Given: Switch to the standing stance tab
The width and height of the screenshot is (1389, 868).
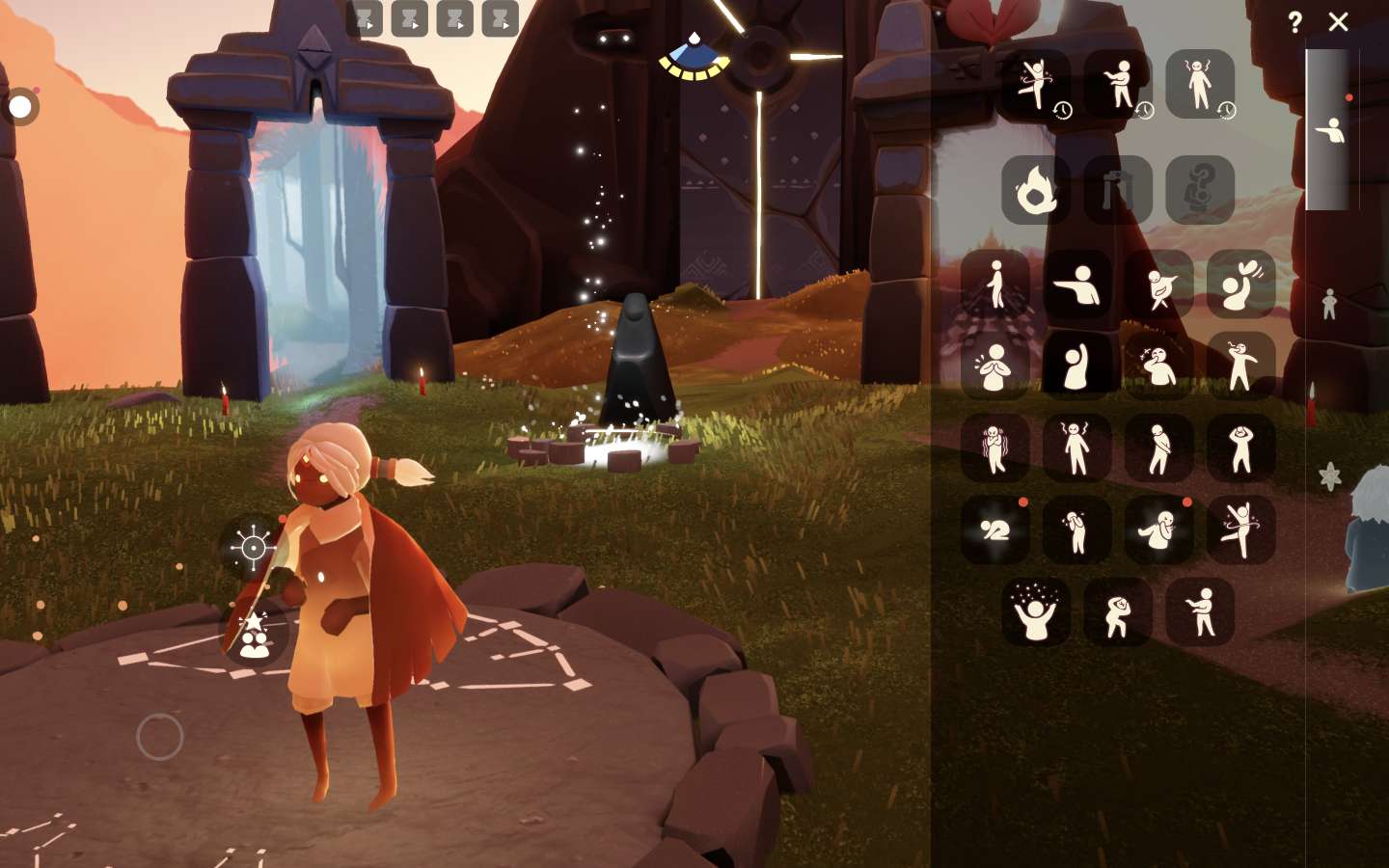Looking at the screenshot, I should [x=1329, y=304].
